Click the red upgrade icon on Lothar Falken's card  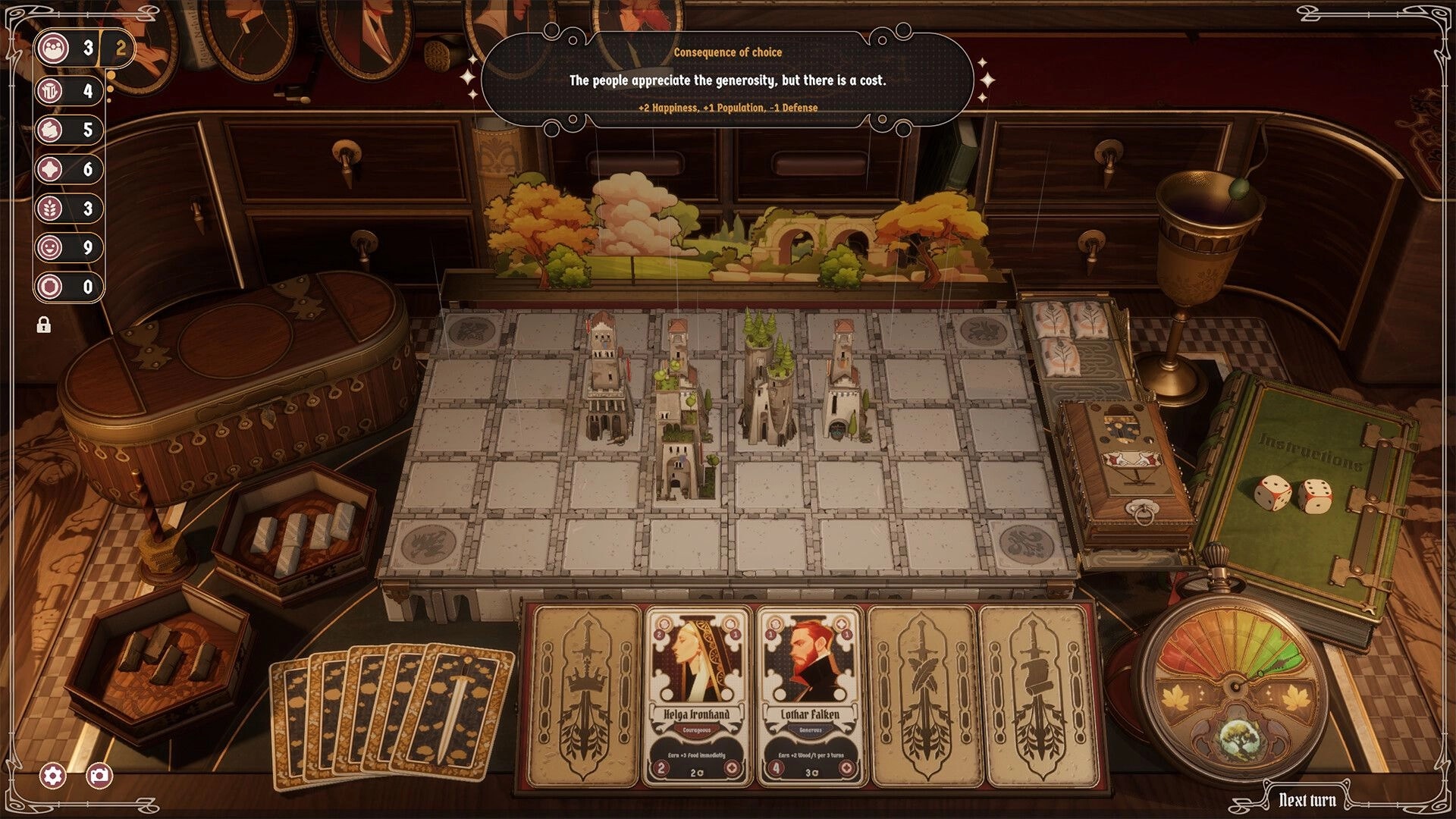[846, 768]
